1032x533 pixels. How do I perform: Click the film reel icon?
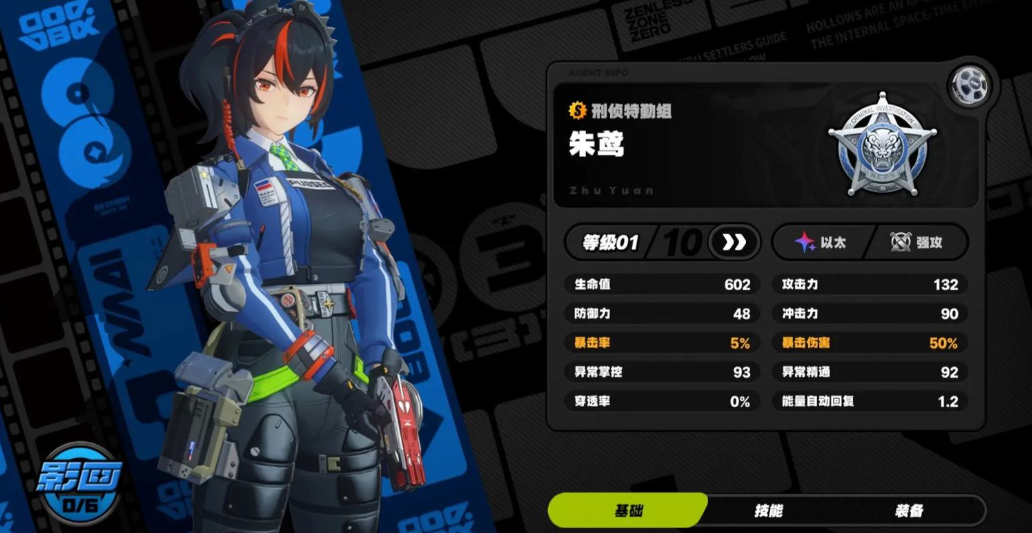coord(968,86)
